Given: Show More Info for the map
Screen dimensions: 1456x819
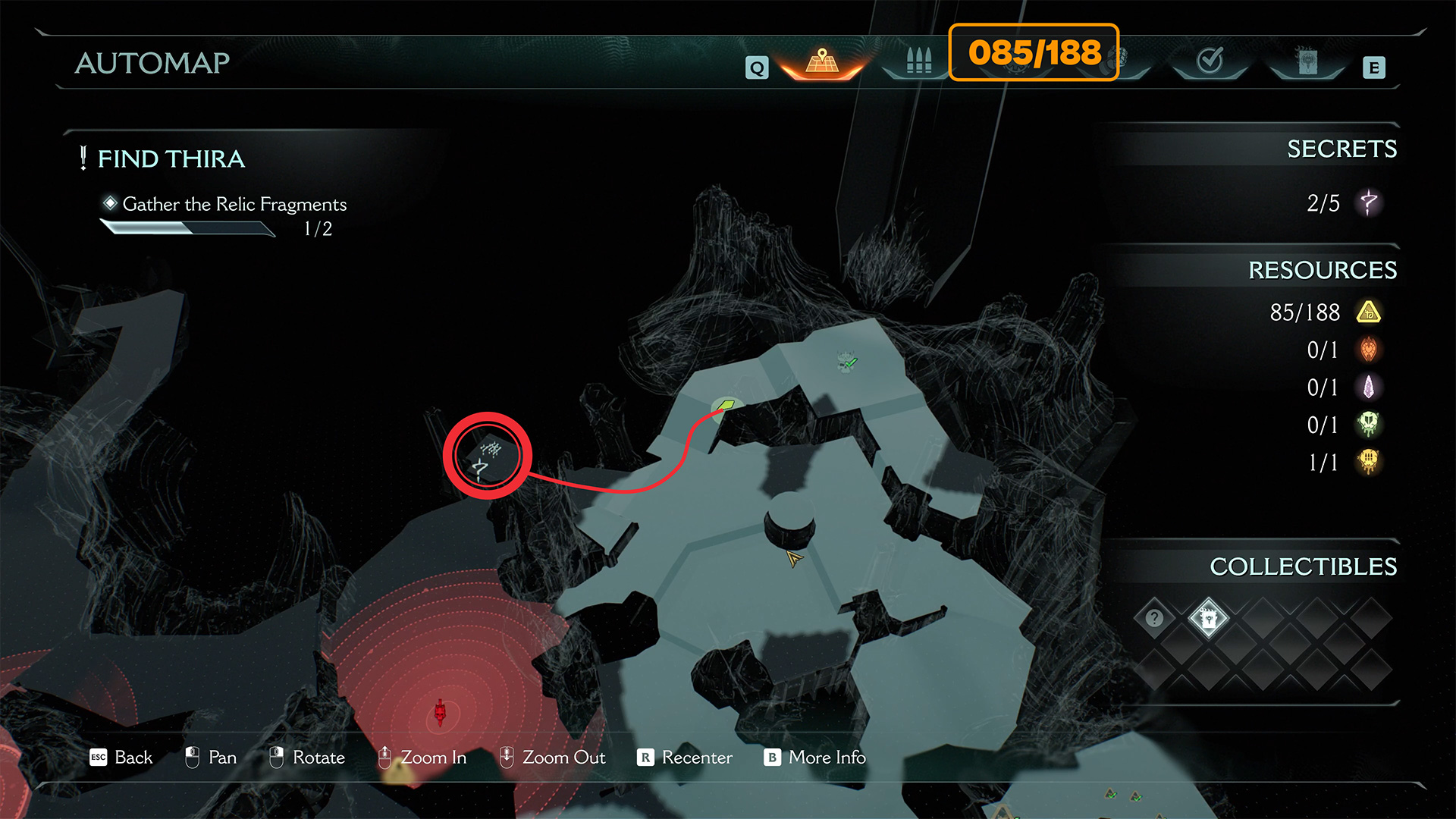Looking at the screenshot, I should click(815, 758).
